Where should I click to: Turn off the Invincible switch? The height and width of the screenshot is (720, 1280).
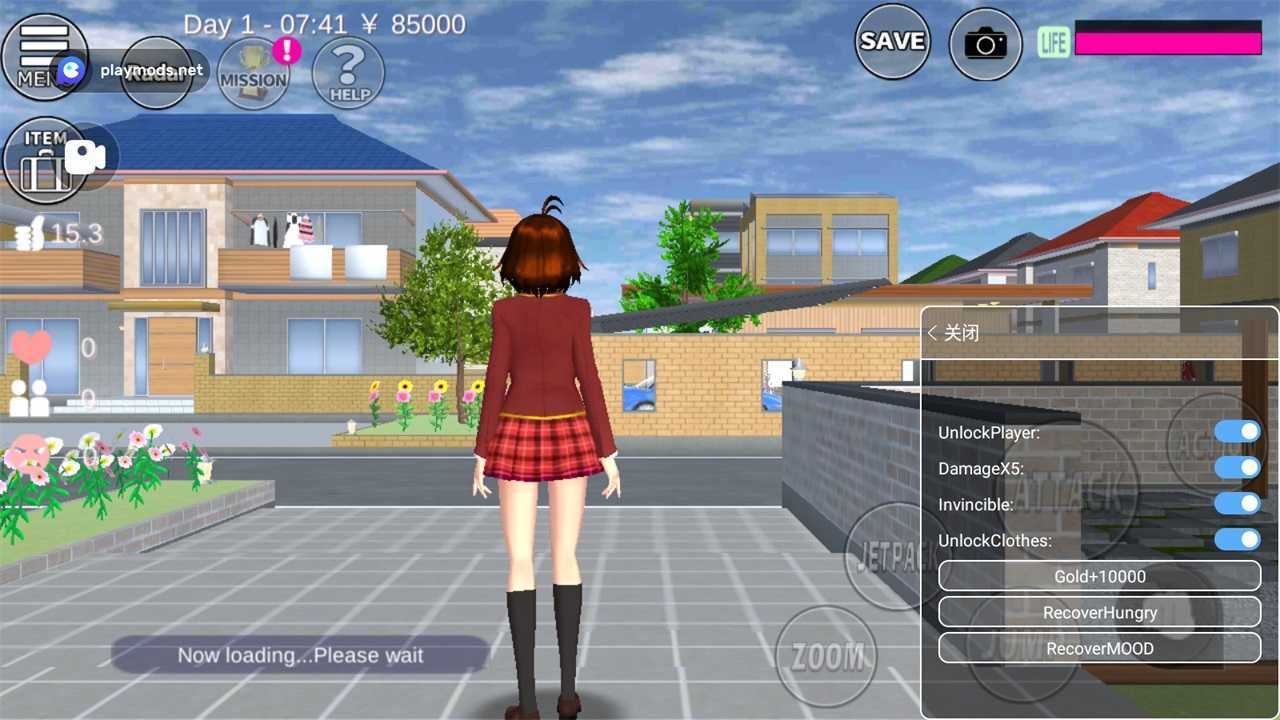pyautogui.click(x=1240, y=504)
